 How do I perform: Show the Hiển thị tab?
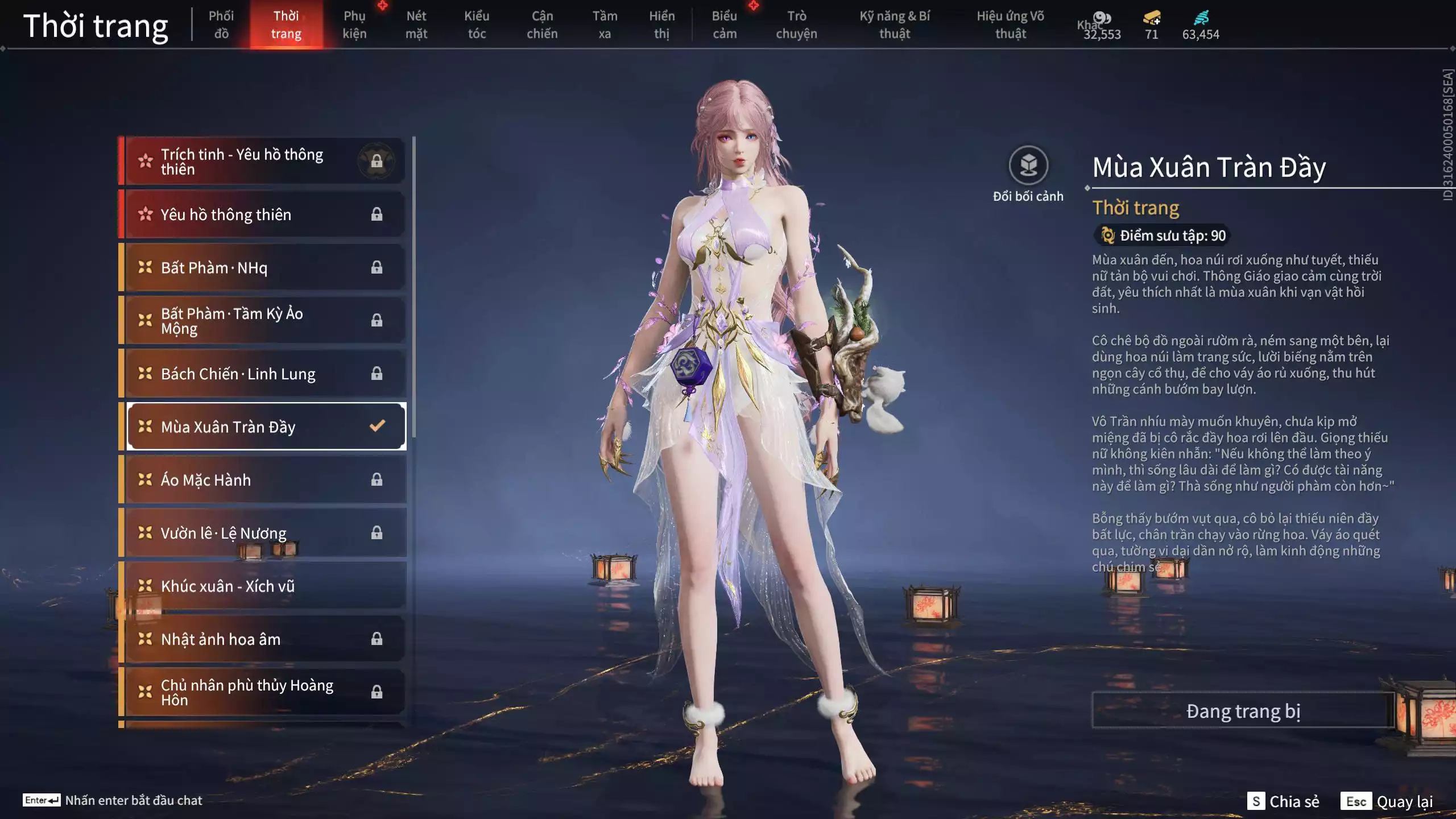pos(661,25)
